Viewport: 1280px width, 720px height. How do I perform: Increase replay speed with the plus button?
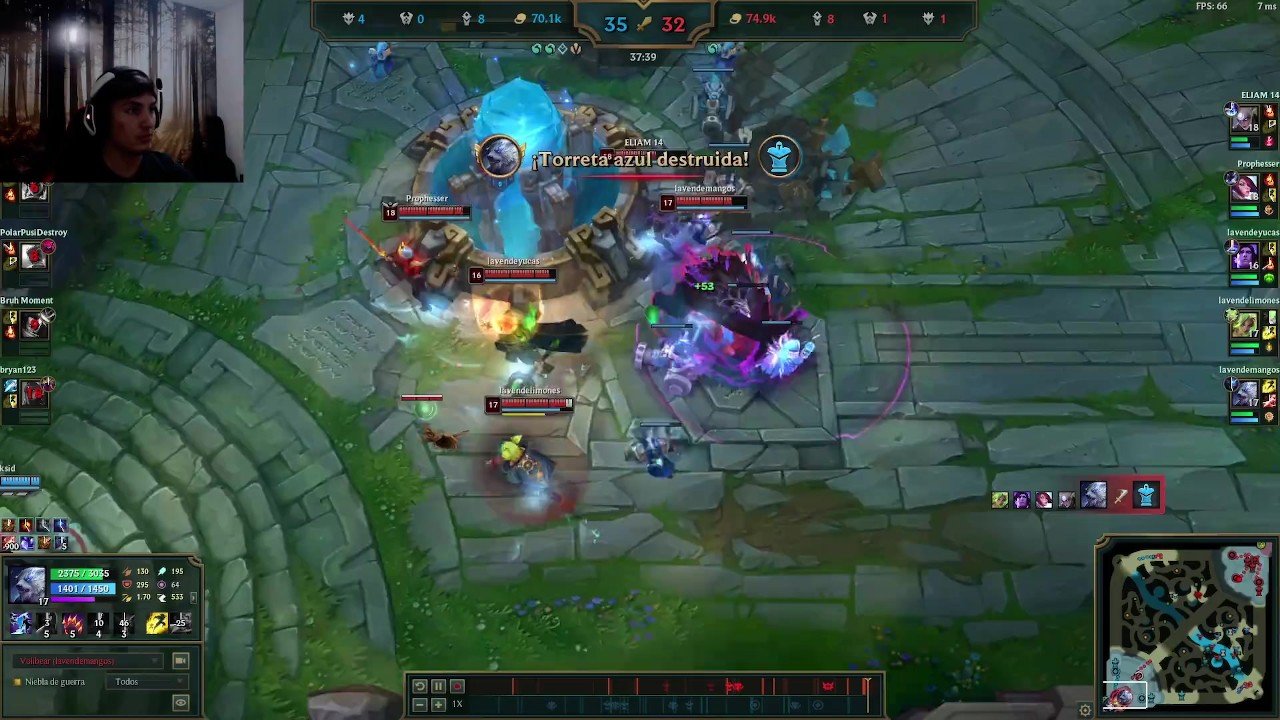tap(438, 705)
